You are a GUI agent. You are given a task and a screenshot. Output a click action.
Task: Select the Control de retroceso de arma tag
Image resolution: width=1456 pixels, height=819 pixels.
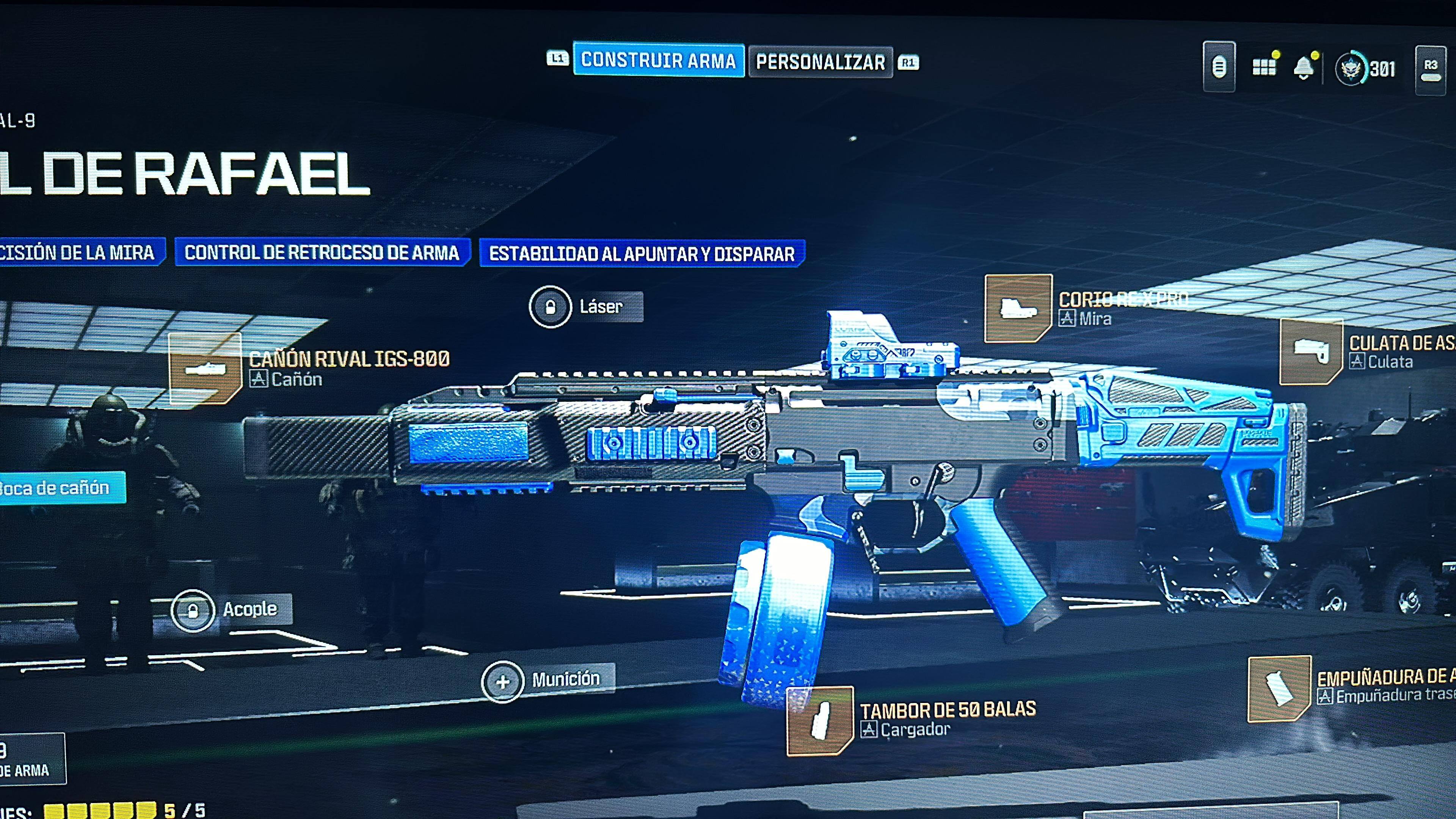click(322, 253)
